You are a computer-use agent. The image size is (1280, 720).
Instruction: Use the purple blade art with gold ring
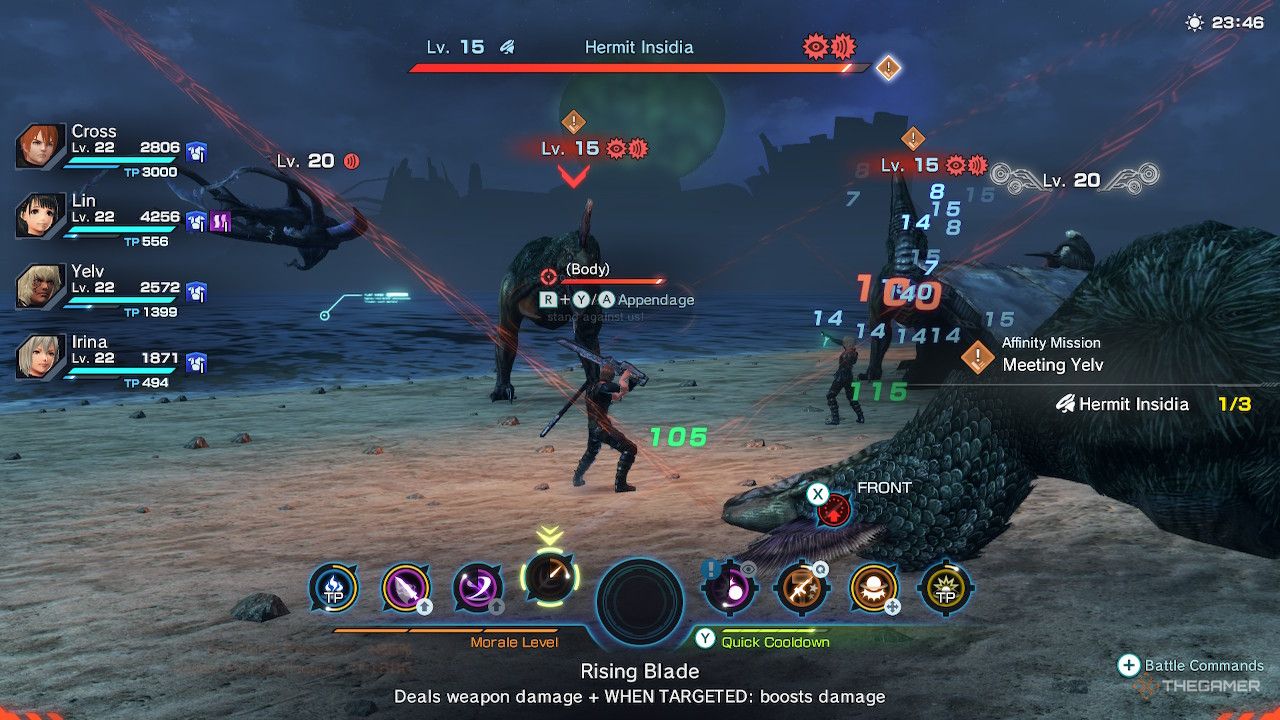pyautogui.click(x=406, y=588)
